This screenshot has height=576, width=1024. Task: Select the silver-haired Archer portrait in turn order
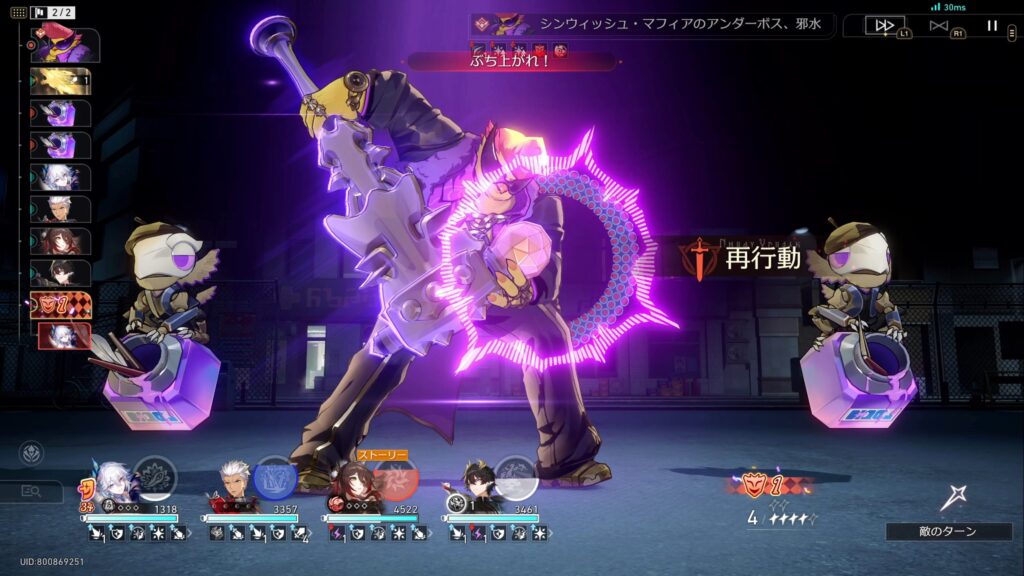(x=66, y=210)
